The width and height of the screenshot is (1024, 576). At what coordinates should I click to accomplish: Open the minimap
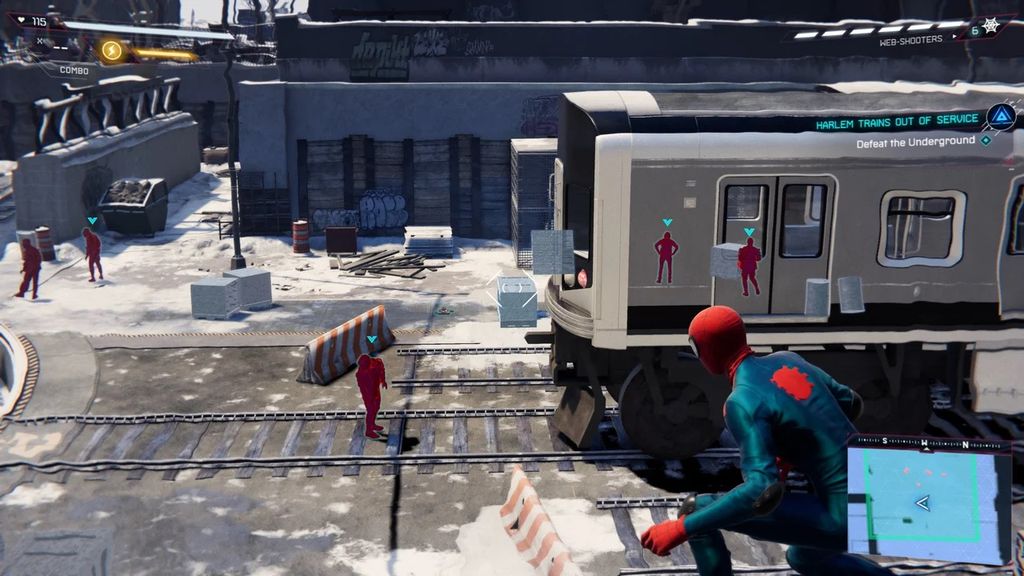click(x=929, y=499)
